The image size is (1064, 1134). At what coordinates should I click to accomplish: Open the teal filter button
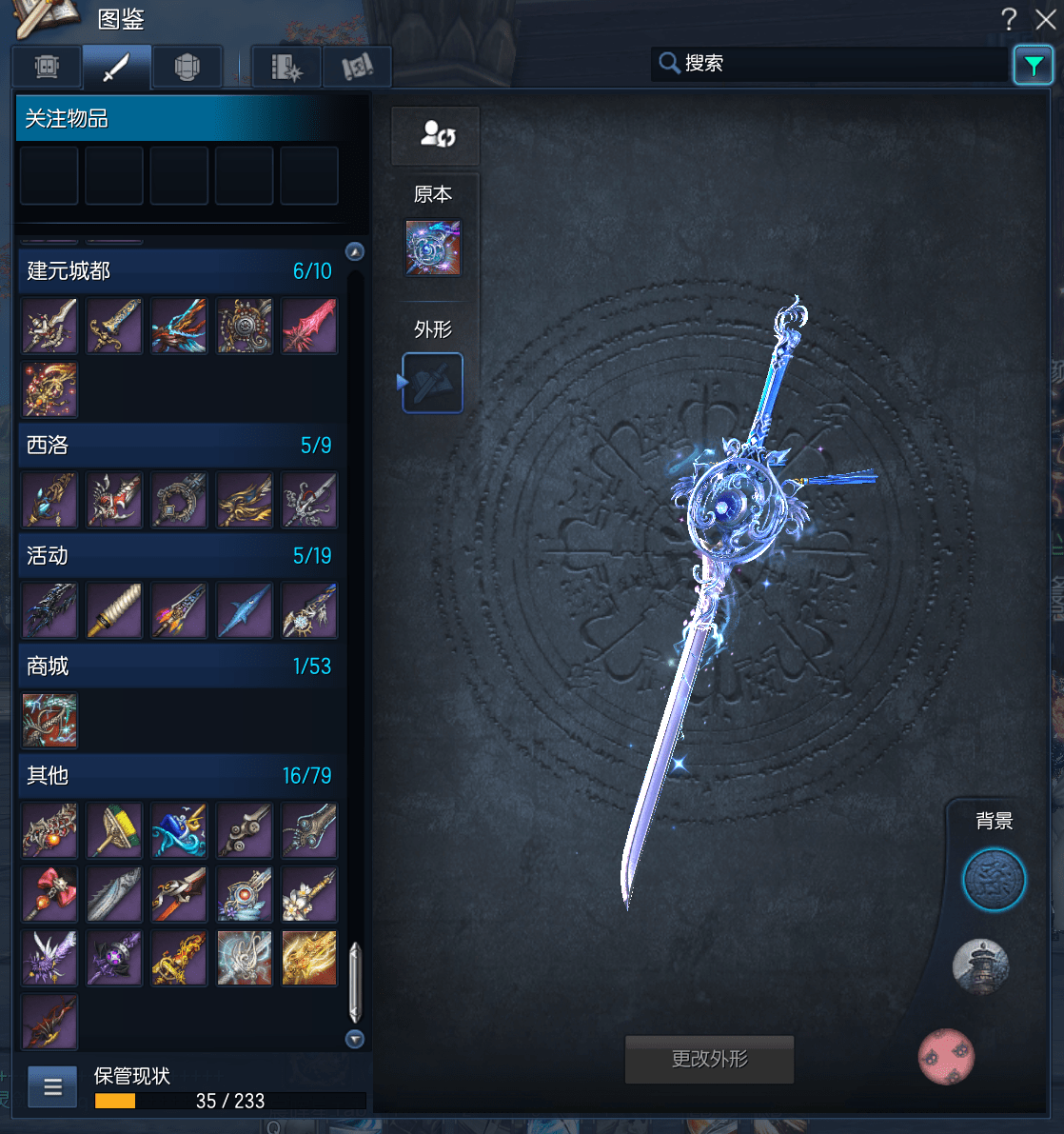[1033, 65]
